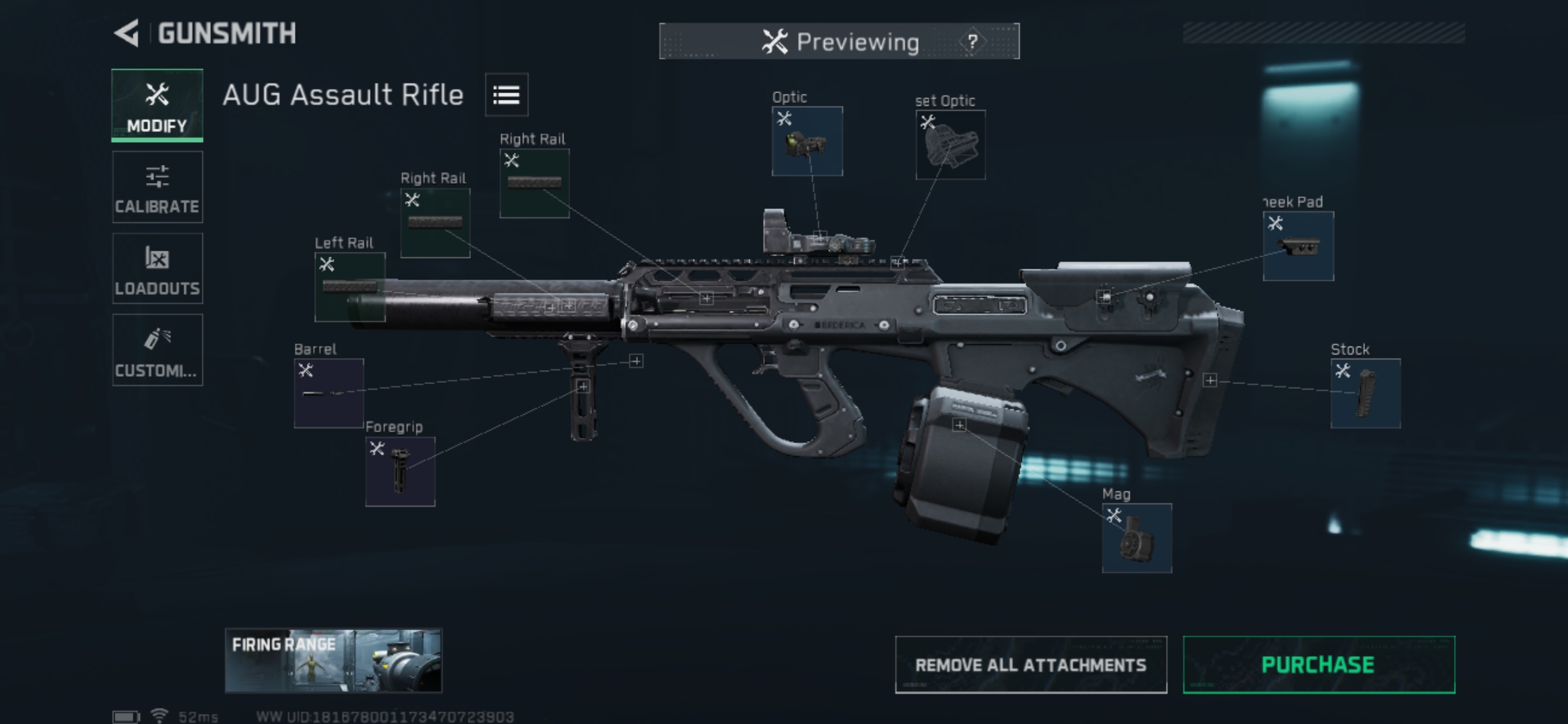Enter the Firing Range
The image size is (1568, 724).
point(334,661)
